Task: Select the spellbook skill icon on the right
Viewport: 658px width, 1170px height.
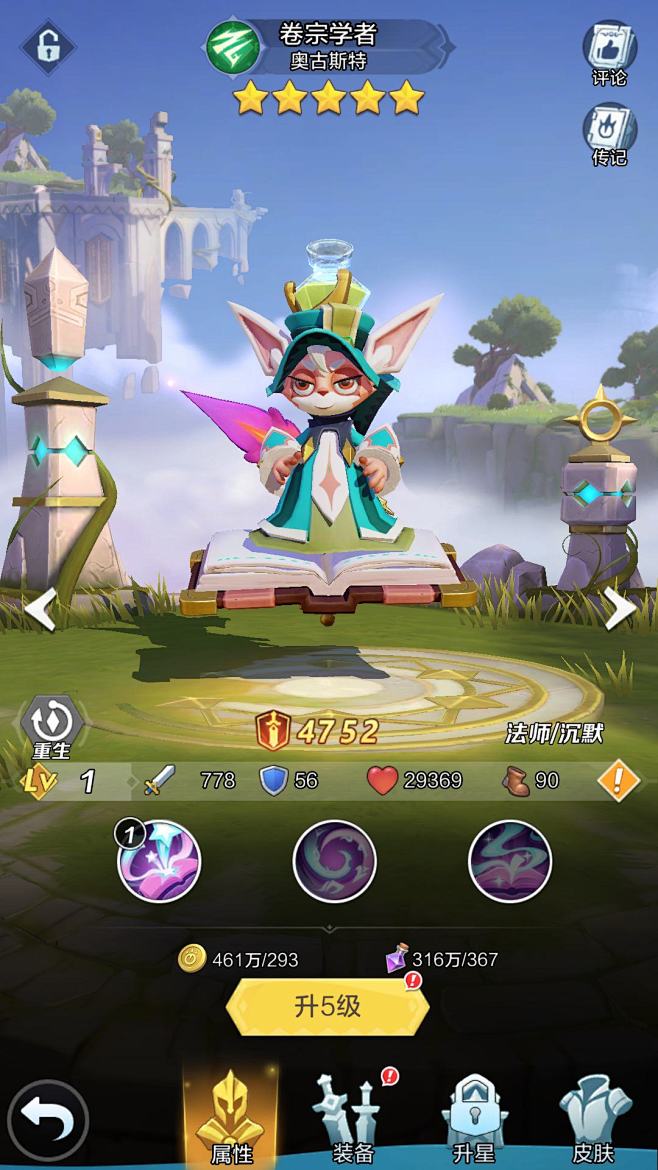Action: pyautogui.click(x=510, y=861)
